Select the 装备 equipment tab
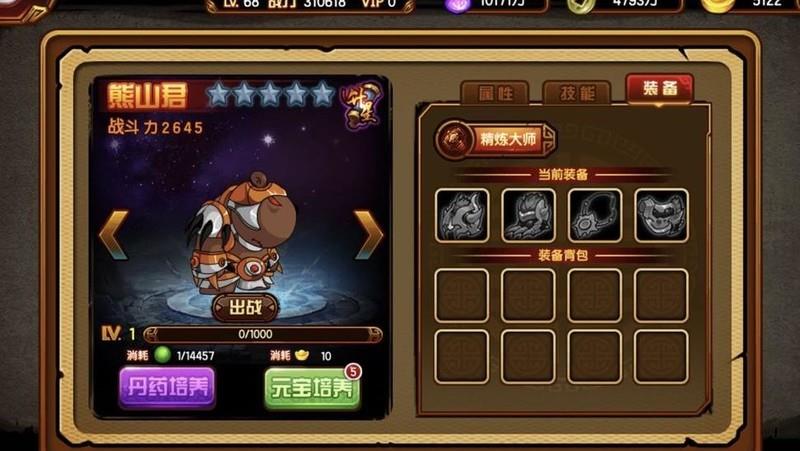The width and height of the screenshot is (800, 451). click(659, 89)
